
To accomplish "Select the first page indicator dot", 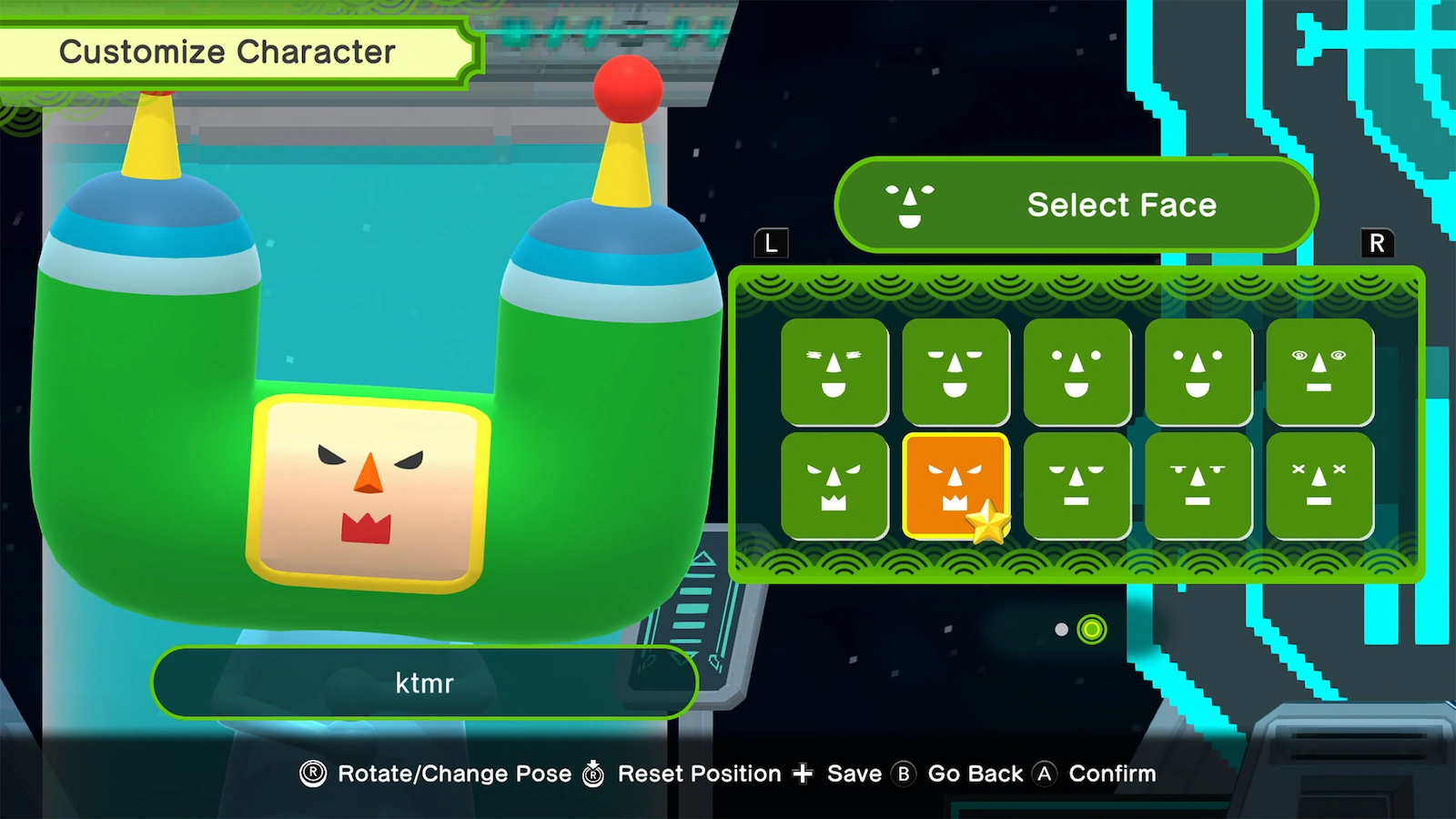I will pos(1062,628).
